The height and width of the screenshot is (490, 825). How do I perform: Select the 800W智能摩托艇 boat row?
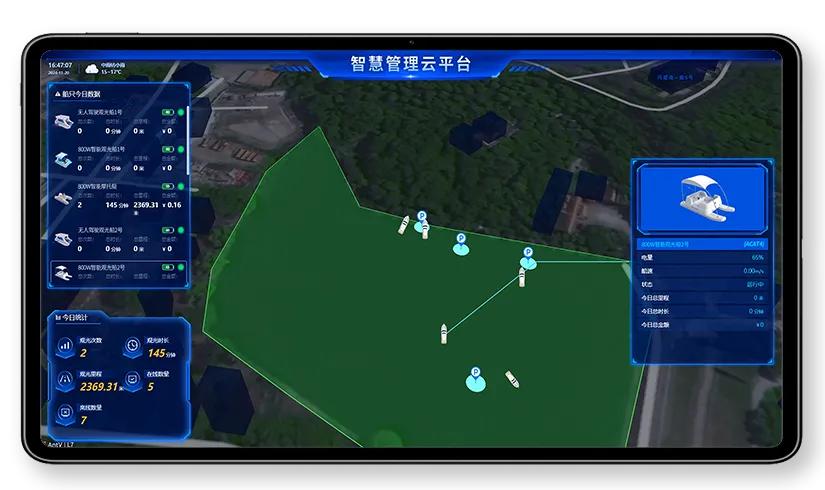click(118, 195)
